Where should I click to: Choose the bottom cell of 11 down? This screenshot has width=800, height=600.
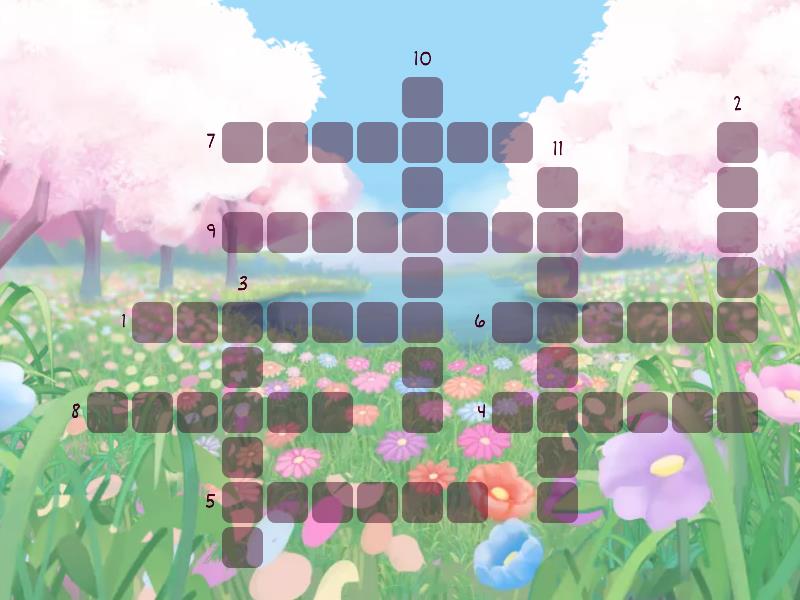click(557, 502)
